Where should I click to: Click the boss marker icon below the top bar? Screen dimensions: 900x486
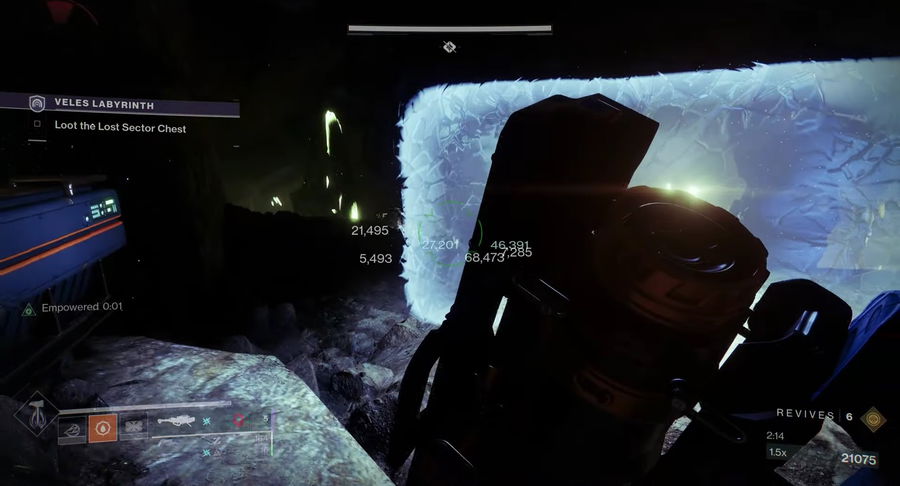[450, 46]
